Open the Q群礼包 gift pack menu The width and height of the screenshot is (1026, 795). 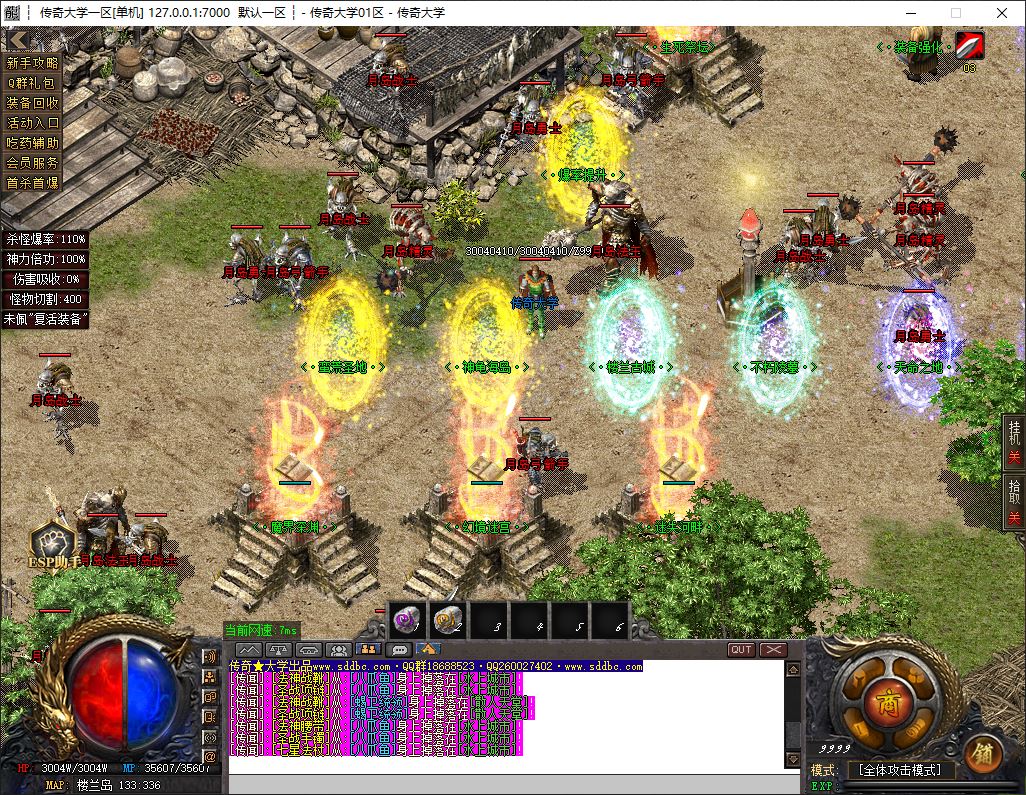33,83
